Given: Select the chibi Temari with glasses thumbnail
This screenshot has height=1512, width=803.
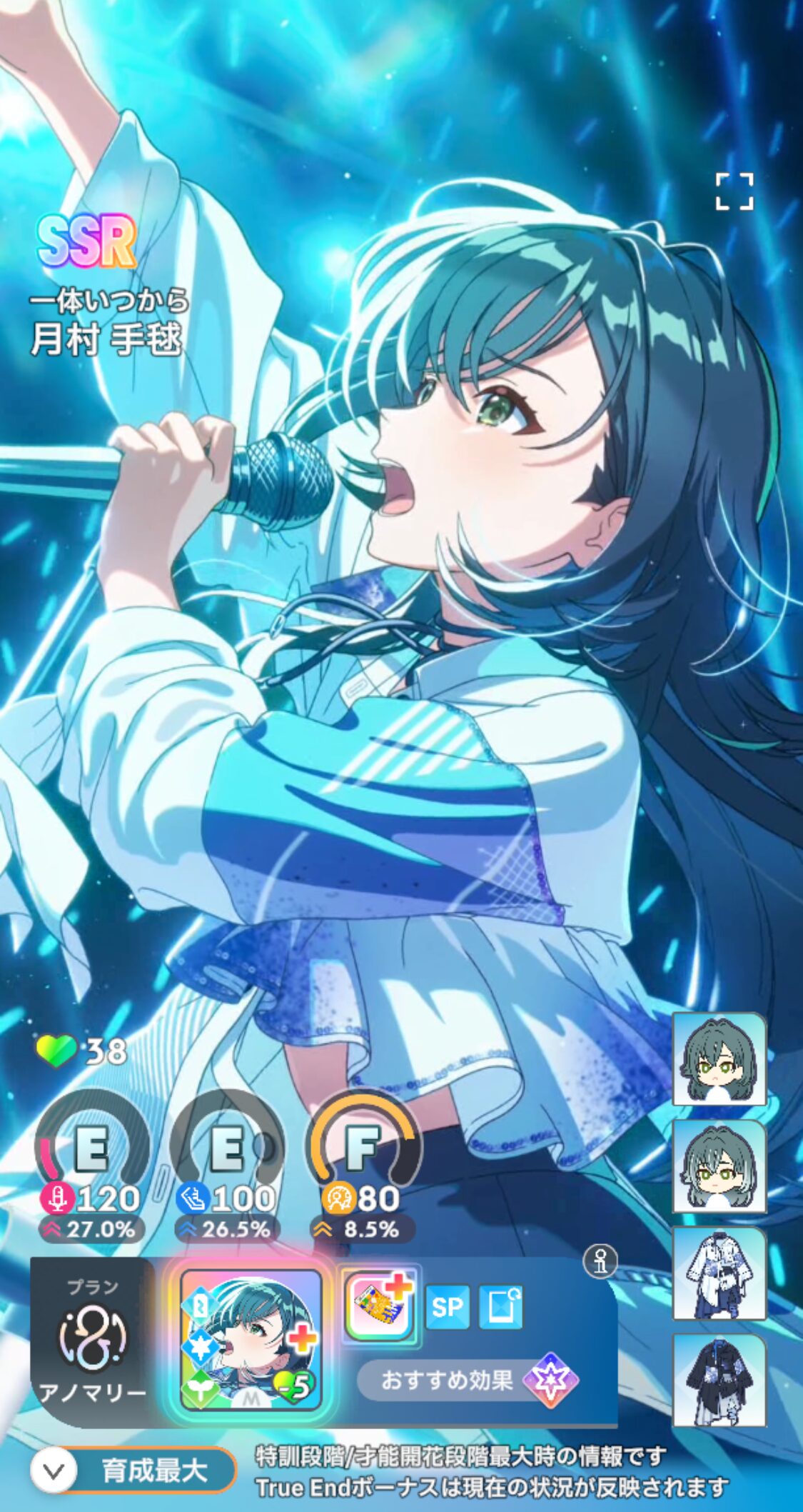Looking at the screenshot, I should coord(719,1166).
